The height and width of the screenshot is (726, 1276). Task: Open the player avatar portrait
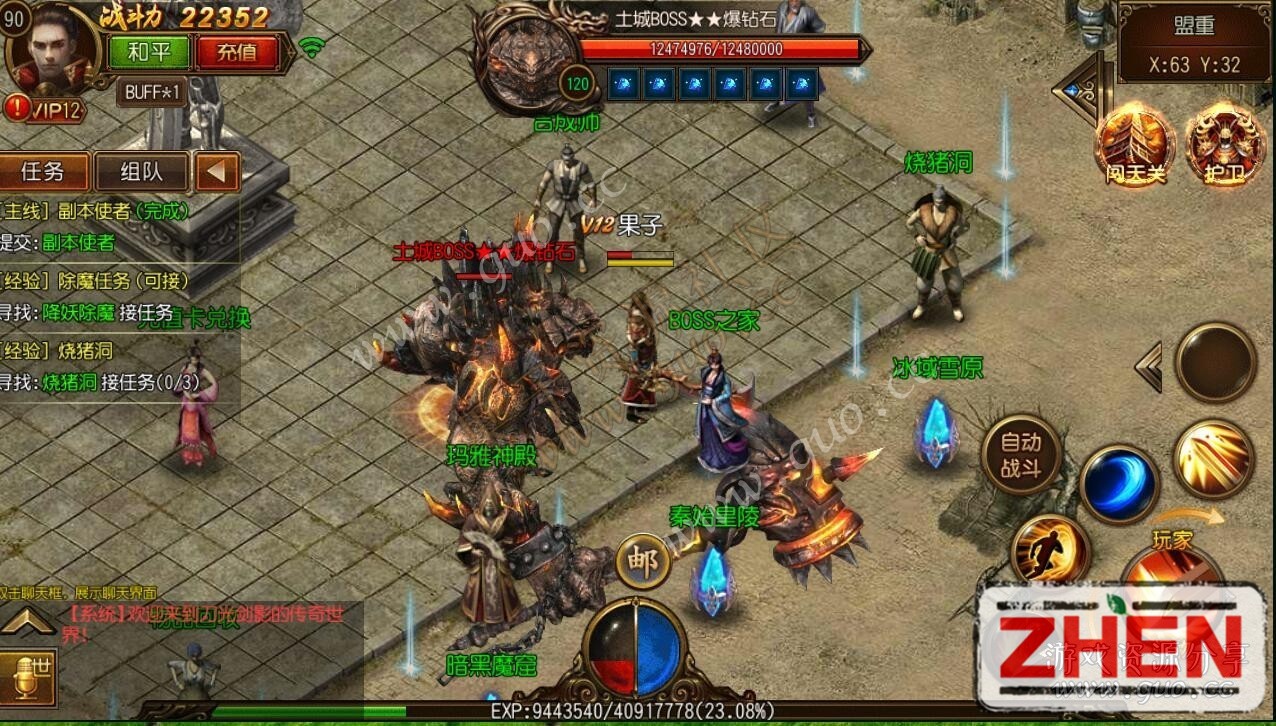coord(52,48)
